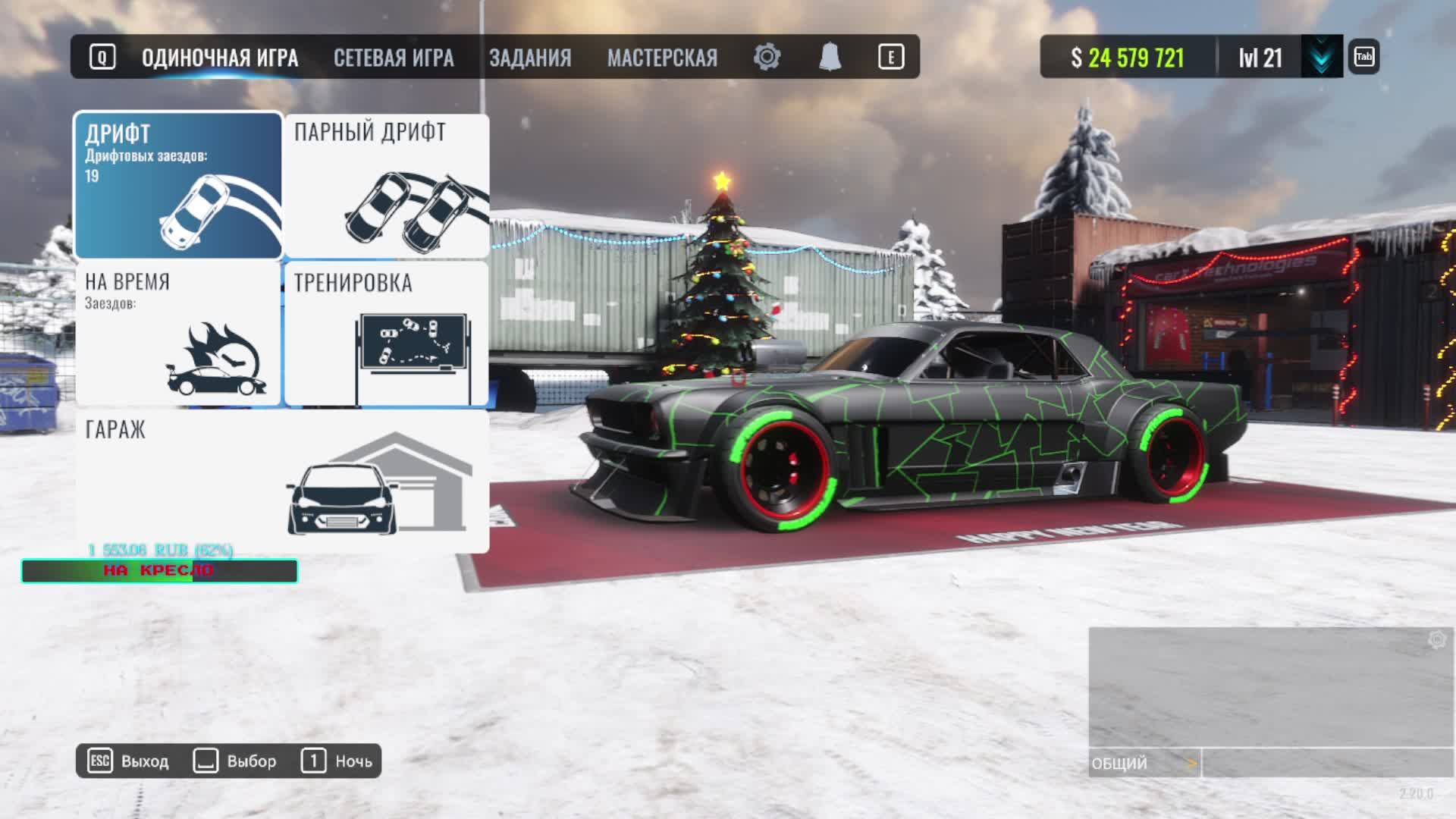1456x819 pixels.
Task: Click the chat message input field
Action: tap(1327, 763)
